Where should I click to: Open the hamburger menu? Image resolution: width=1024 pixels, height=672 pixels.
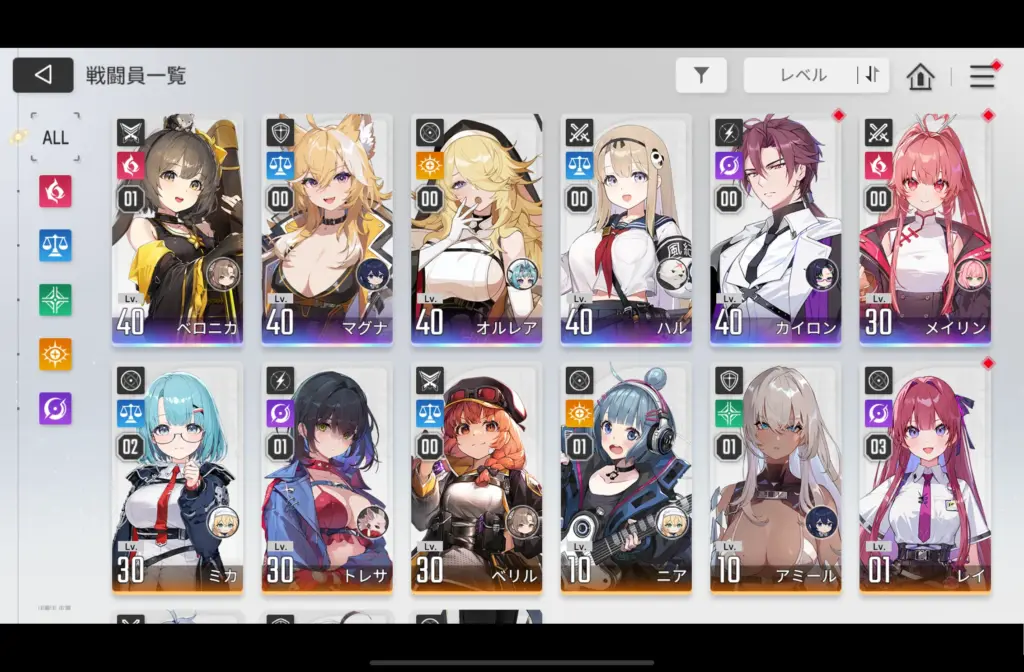pos(982,75)
